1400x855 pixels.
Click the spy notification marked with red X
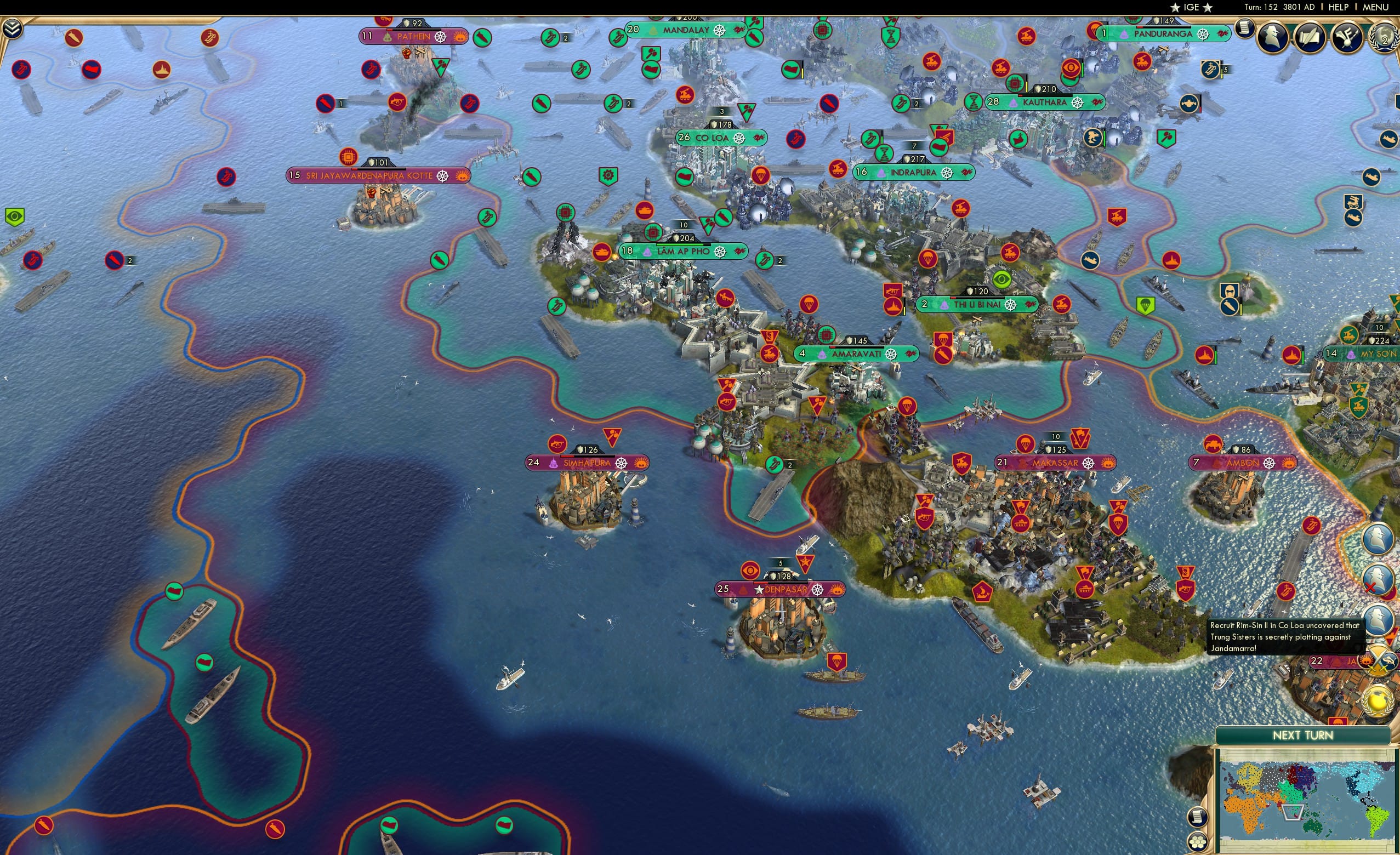coord(1379,577)
